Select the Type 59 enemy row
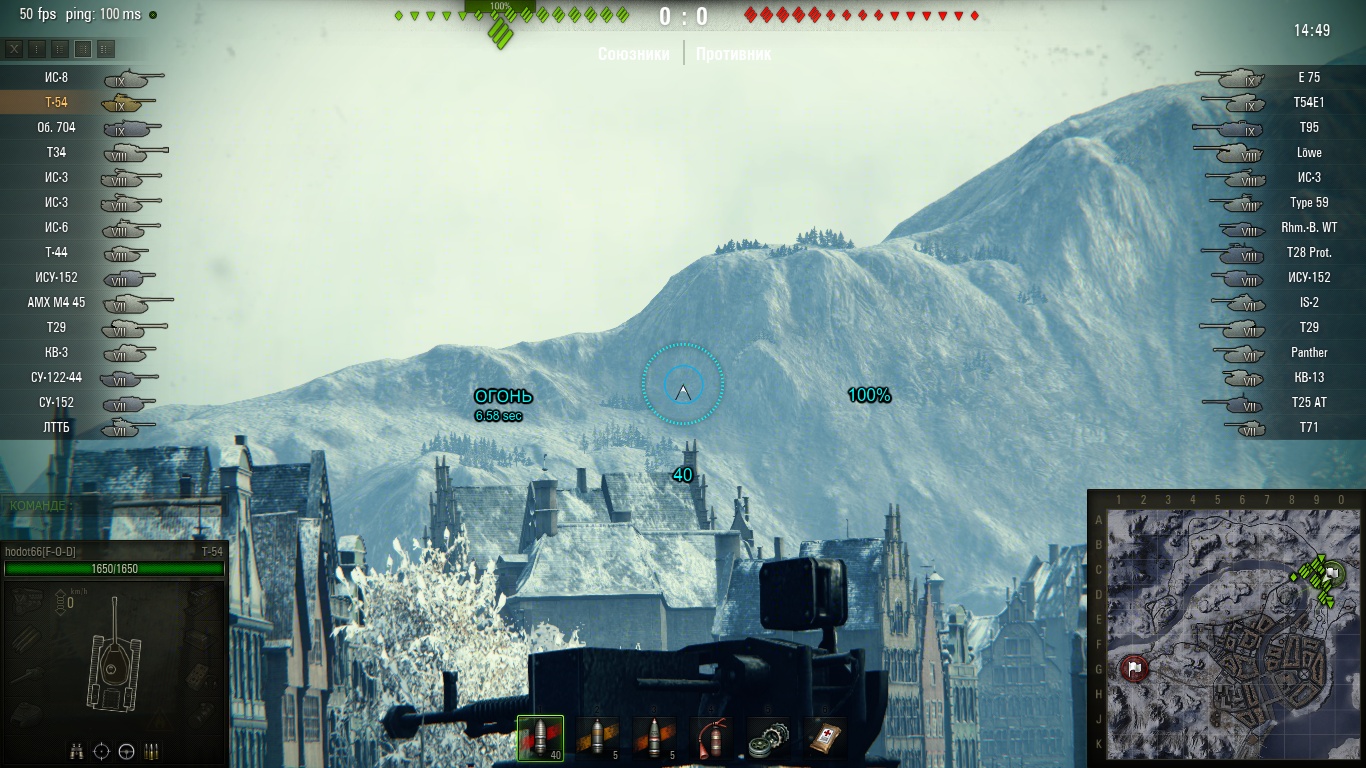Screen dimensions: 1366x768 pos(1308,202)
